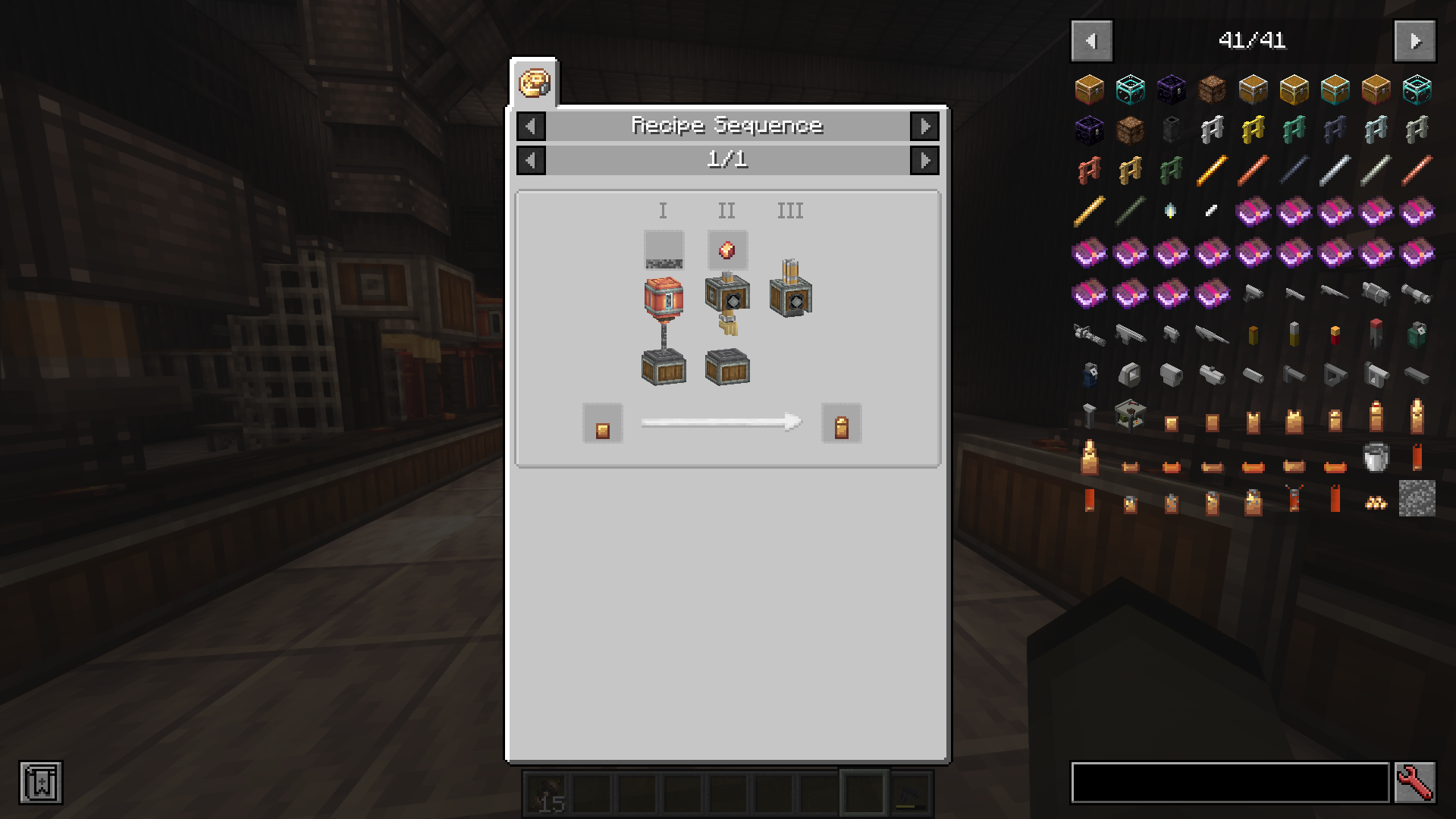
Task: Select the diamond-trimmed crate item
Action: click(1130, 89)
